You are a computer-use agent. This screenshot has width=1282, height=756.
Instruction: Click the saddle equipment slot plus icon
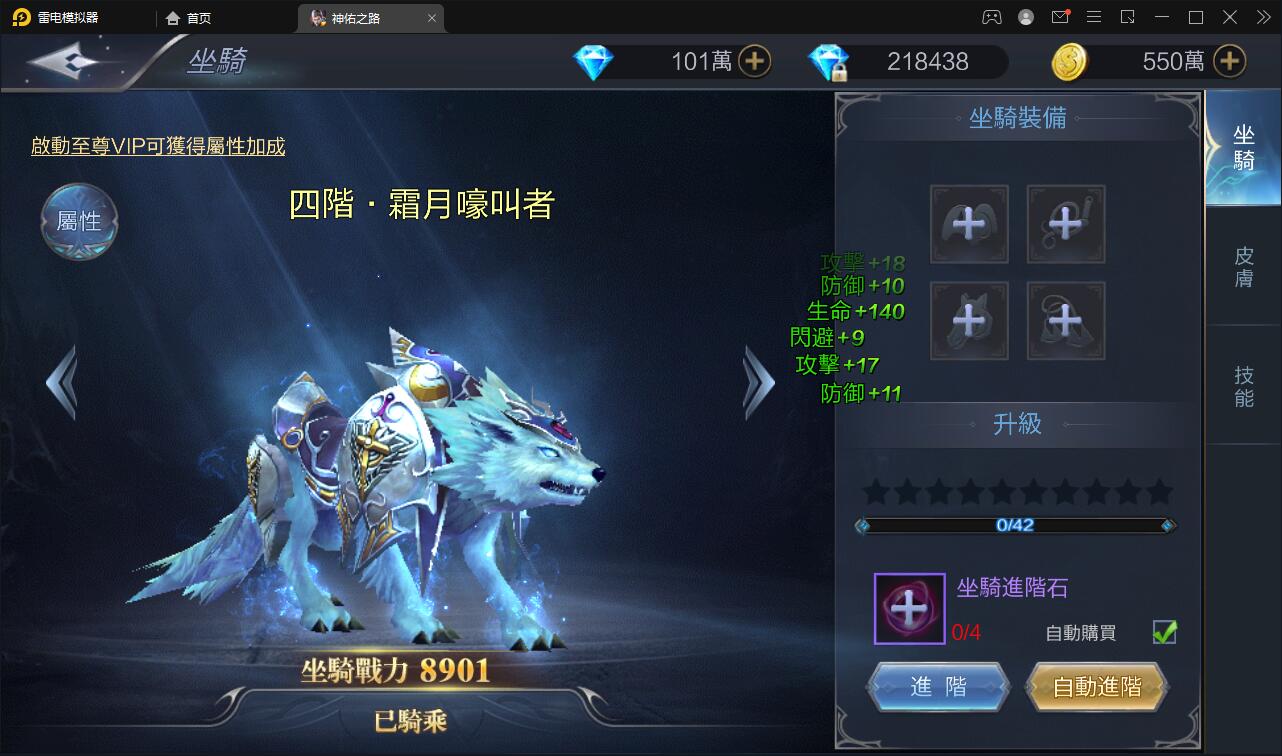pyautogui.click(x=970, y=224)
